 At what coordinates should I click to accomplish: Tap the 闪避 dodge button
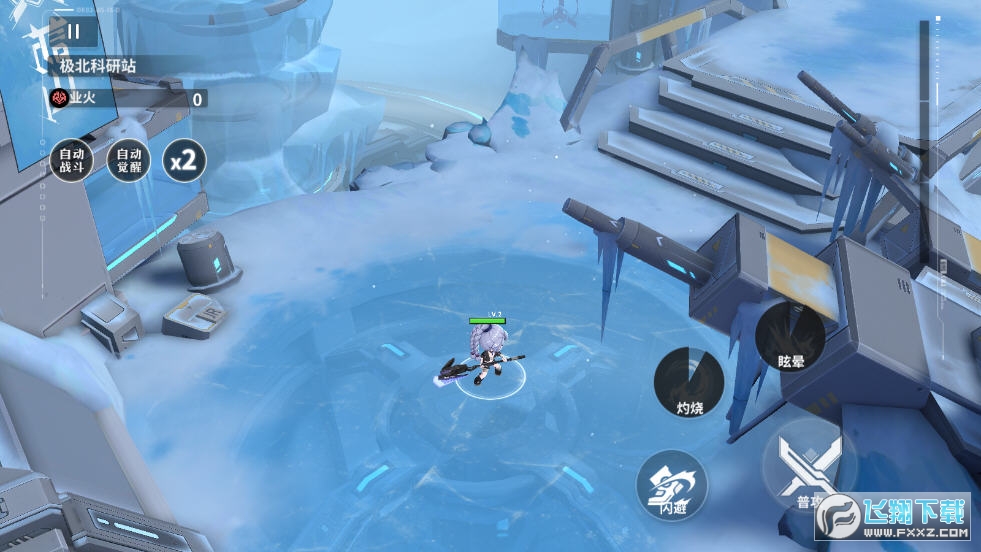(672, 486)
